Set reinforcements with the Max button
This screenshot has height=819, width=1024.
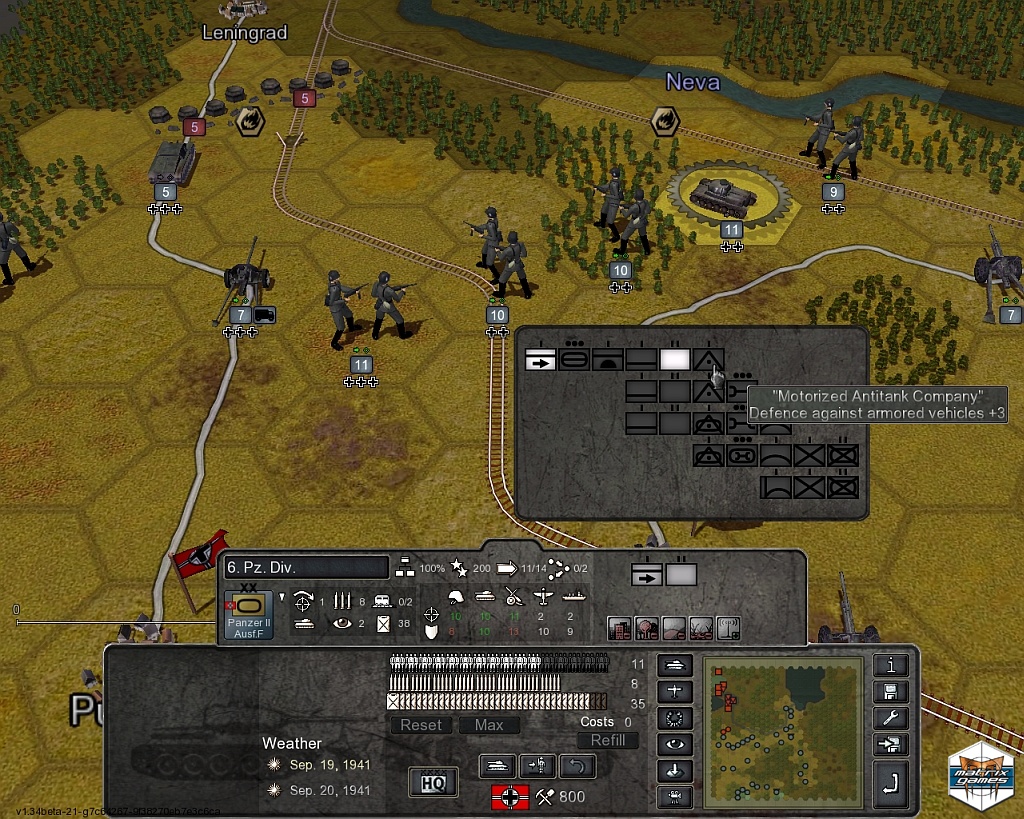click(x=489, y=725)
